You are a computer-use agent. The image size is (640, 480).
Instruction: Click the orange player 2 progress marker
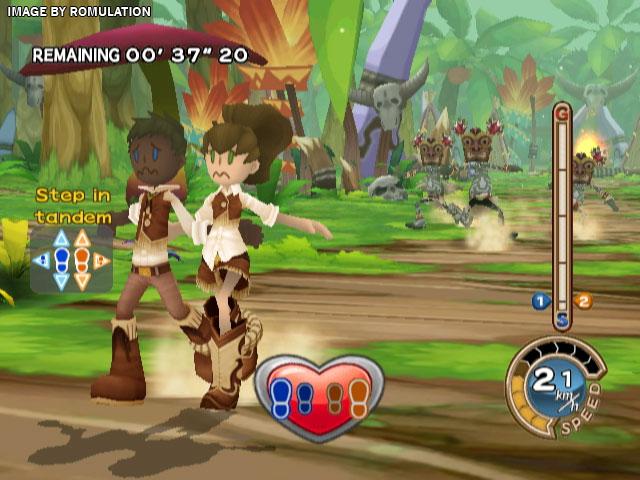coord(584,300)
